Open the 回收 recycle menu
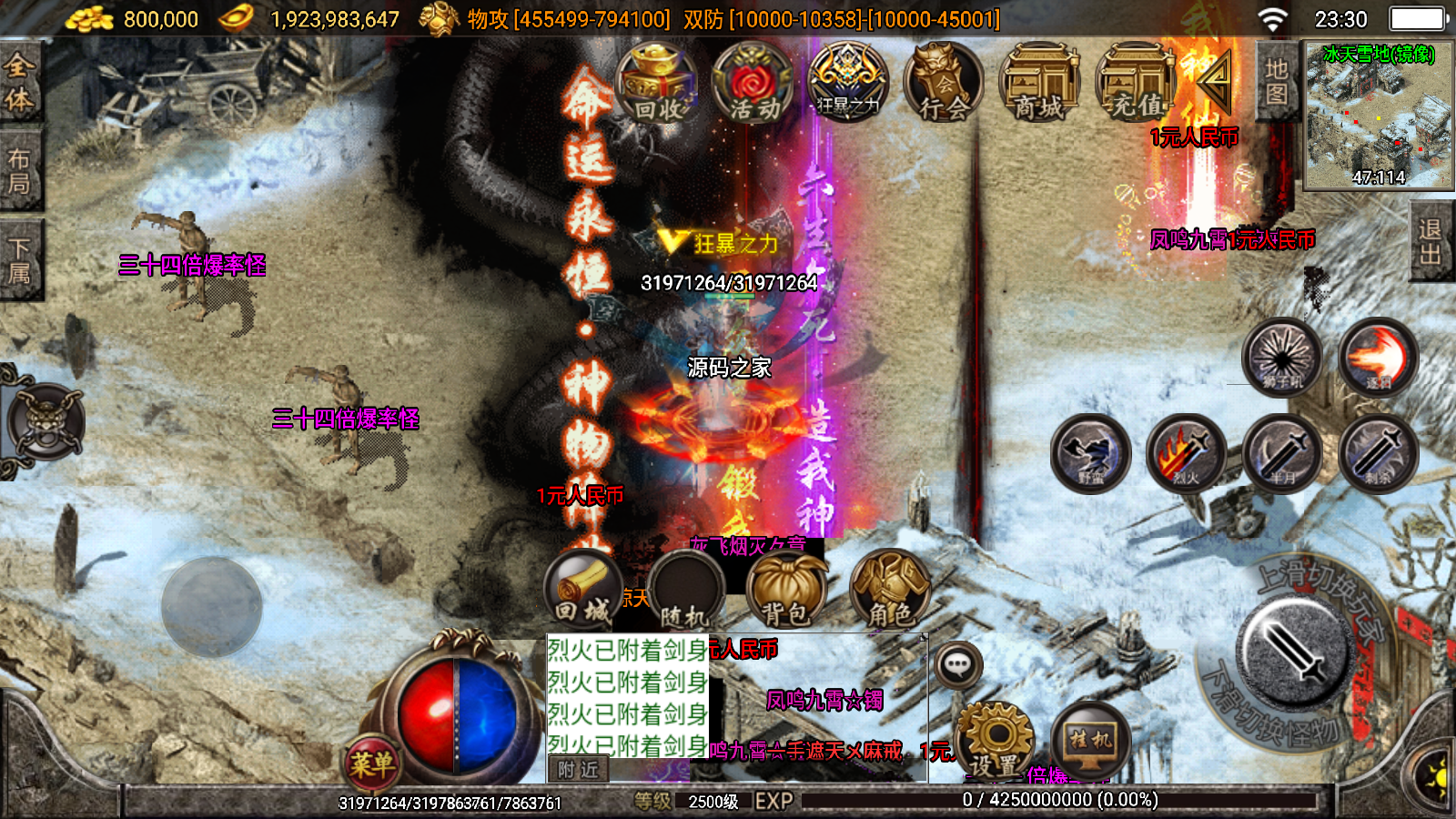The width and height of the screenshot is (1456, 819). tap(657, 84)
